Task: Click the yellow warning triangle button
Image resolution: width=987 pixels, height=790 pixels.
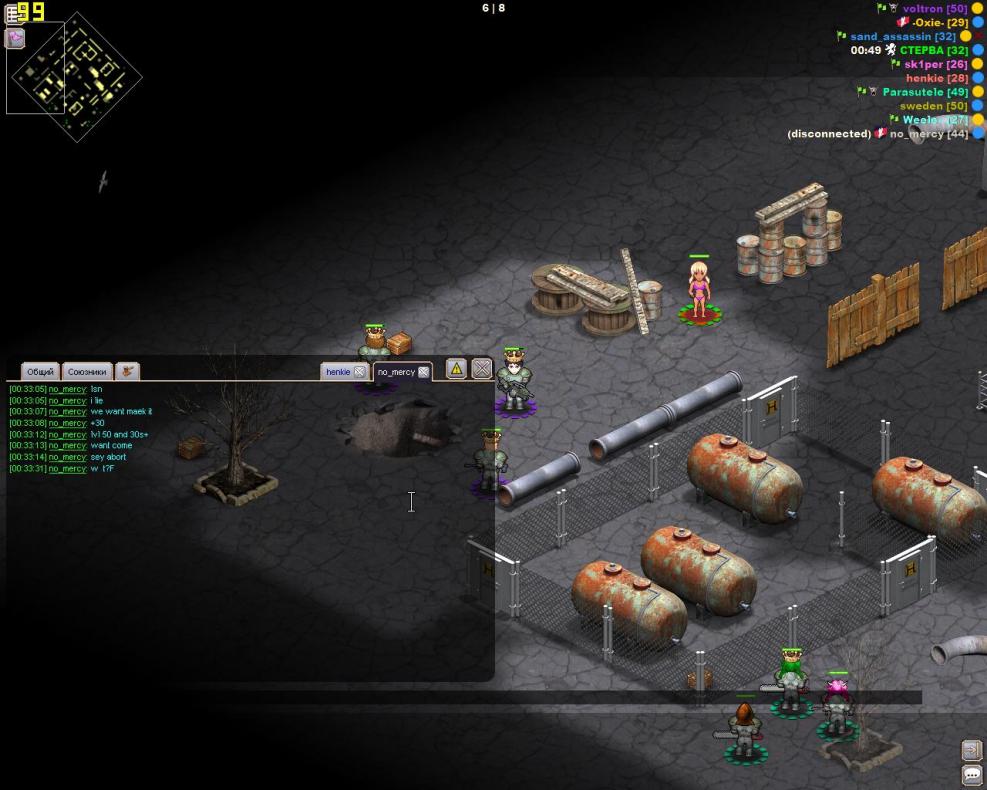Action: (x=456, y=369)
